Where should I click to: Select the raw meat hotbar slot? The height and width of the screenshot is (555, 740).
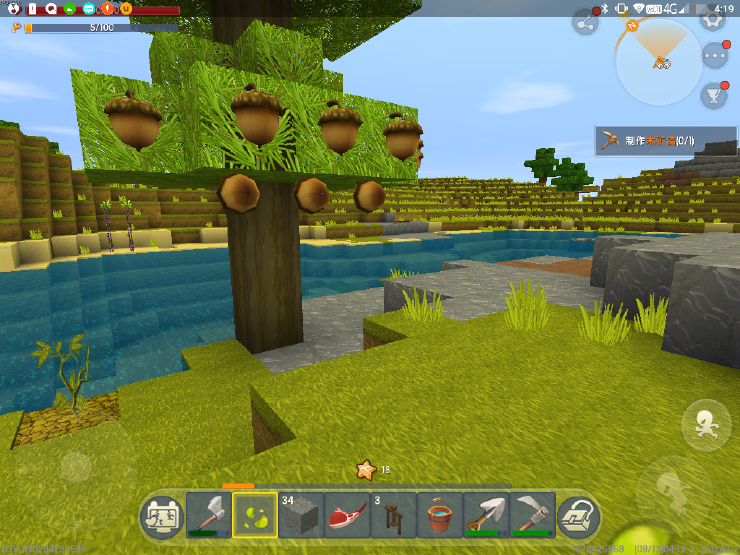tap(347, 515)
